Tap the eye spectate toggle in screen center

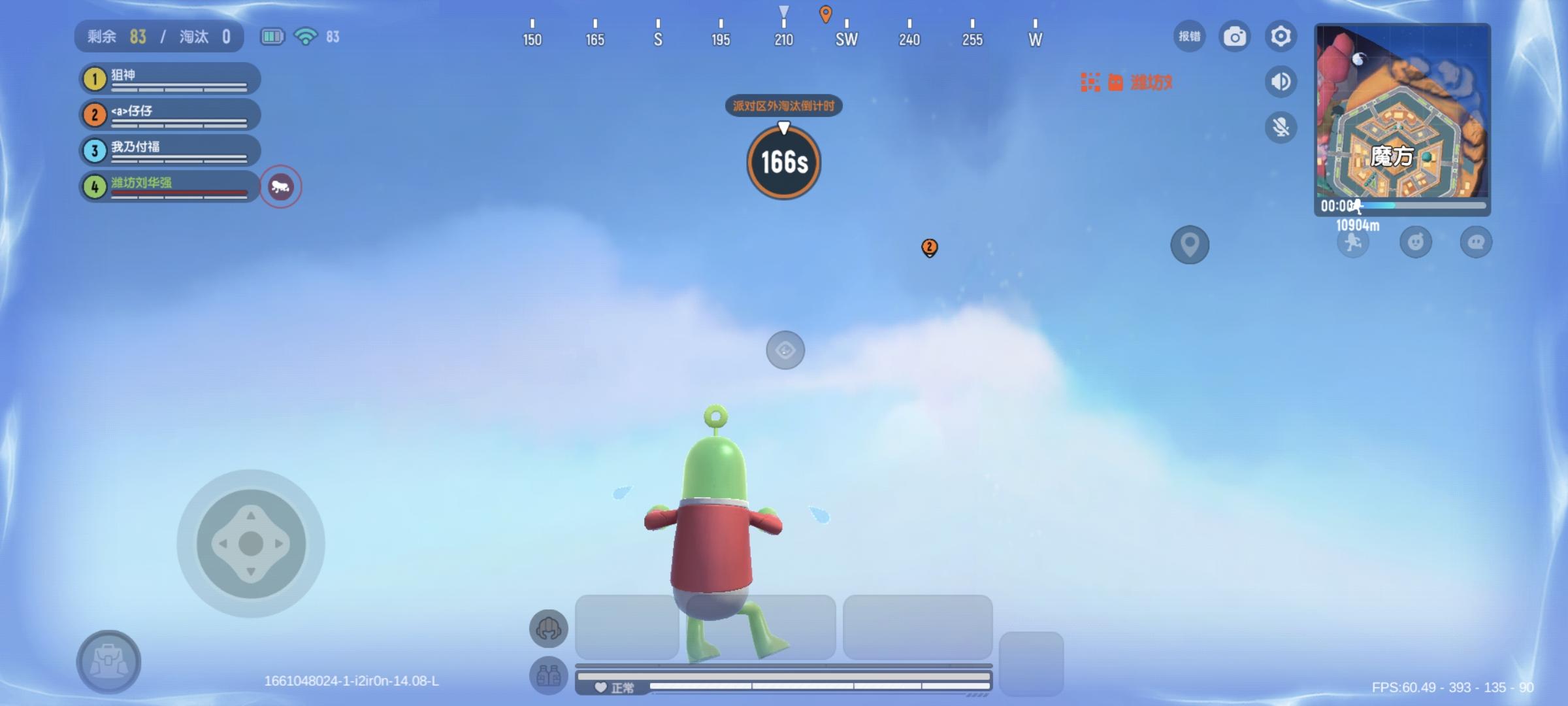point(785,350)
